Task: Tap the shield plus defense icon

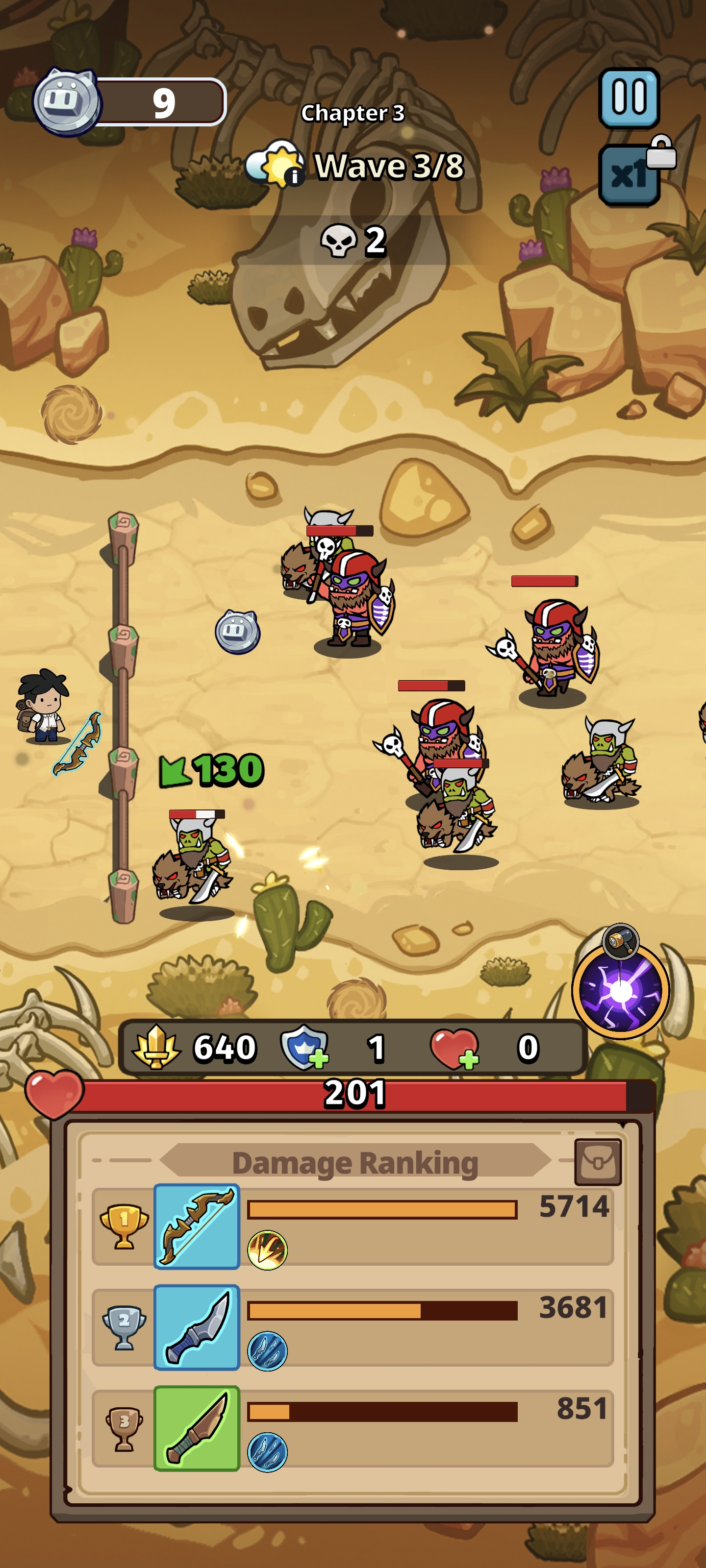Action: pos(304,1047)
